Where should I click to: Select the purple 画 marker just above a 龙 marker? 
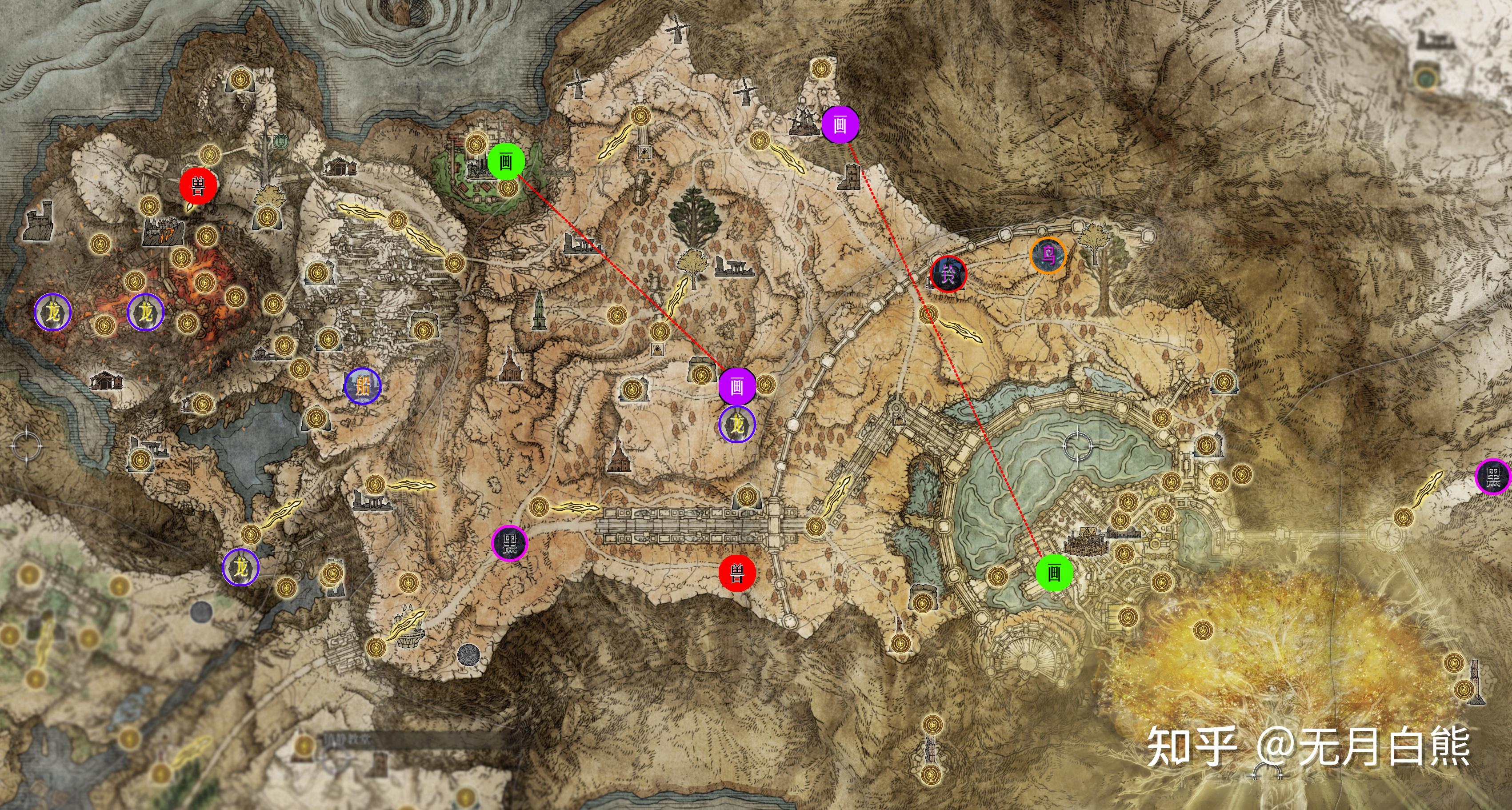[736, 386]
